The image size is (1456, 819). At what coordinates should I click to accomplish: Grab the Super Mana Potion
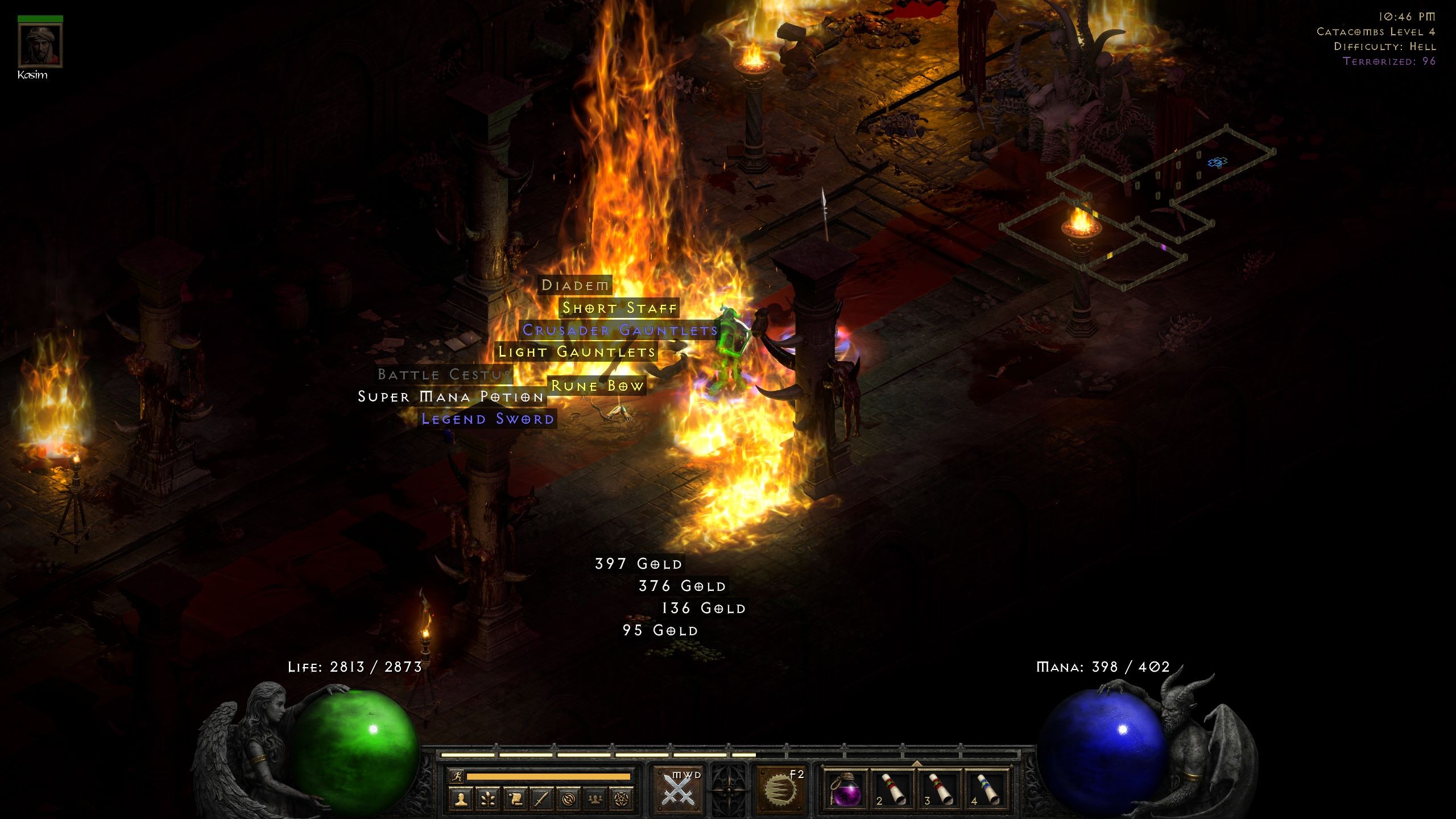point(449,398)
